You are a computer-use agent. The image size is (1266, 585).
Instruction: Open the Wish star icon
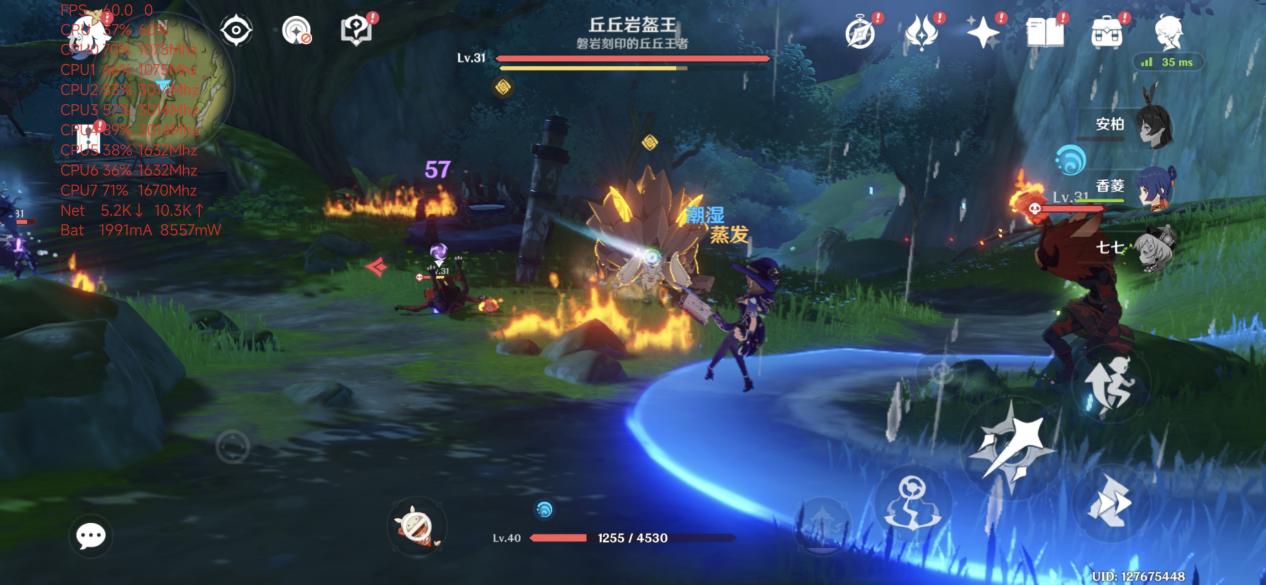click(x=983, y=33)
